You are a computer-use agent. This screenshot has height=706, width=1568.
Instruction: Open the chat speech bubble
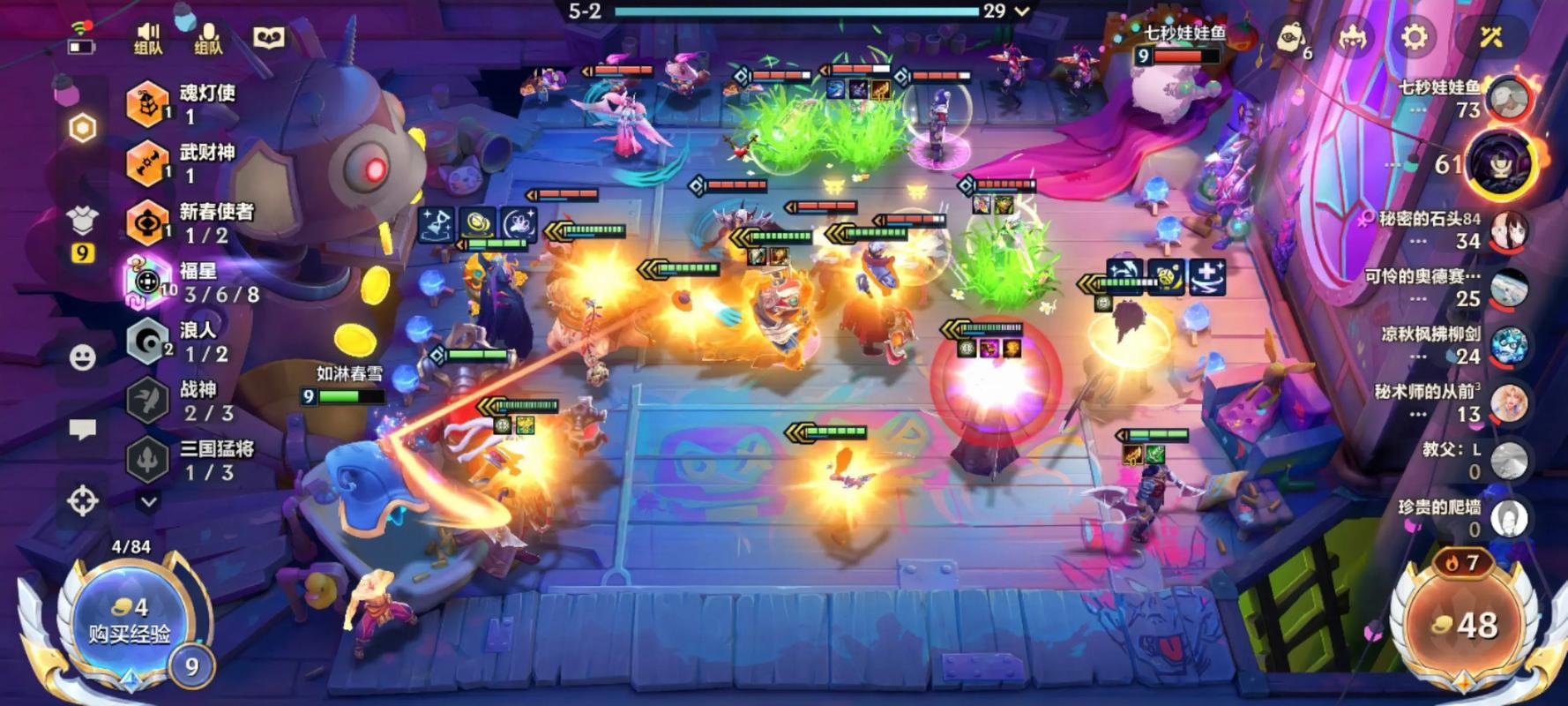[82, 430]
